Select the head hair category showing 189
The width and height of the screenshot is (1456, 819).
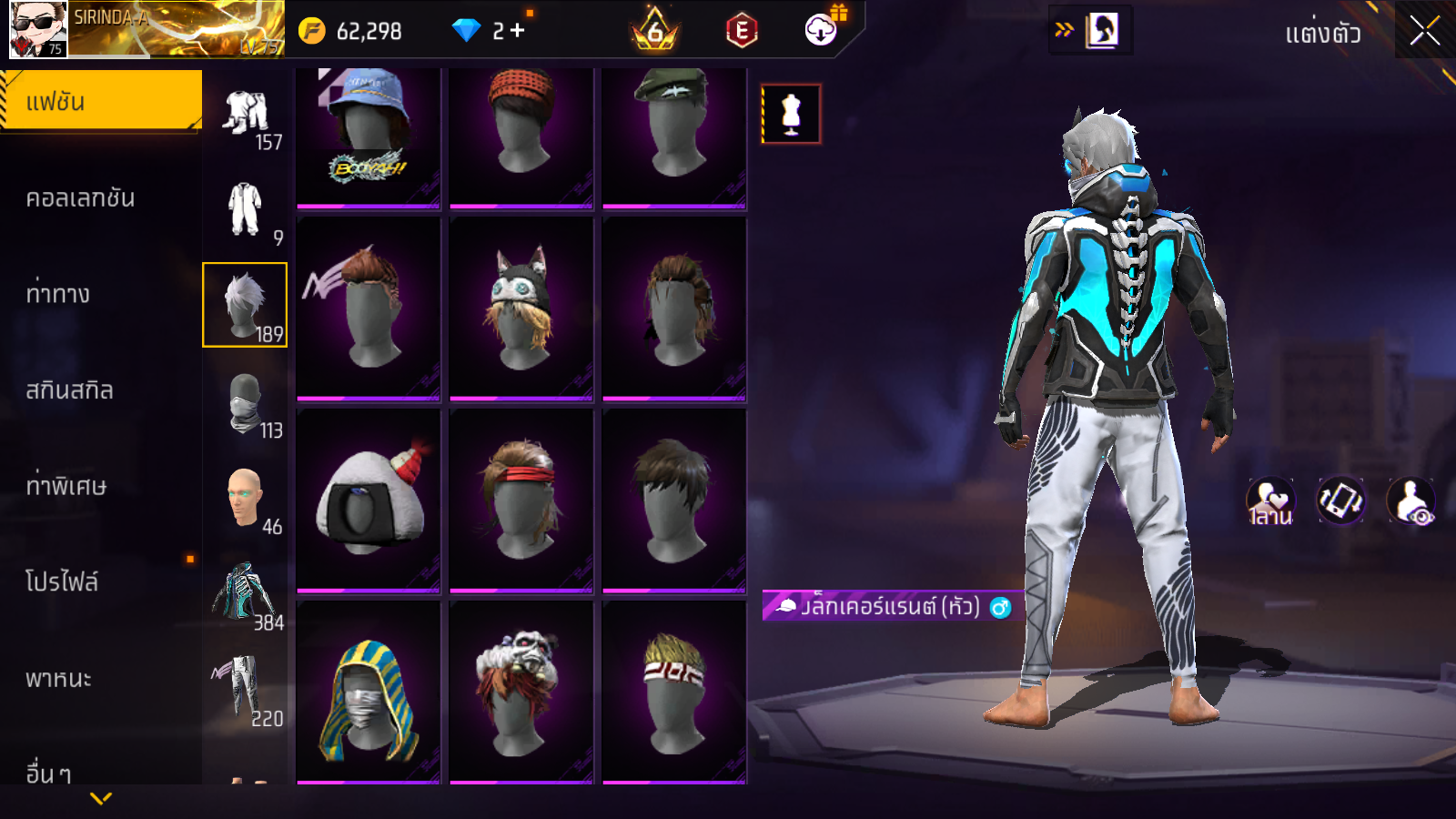coord(245,305)
